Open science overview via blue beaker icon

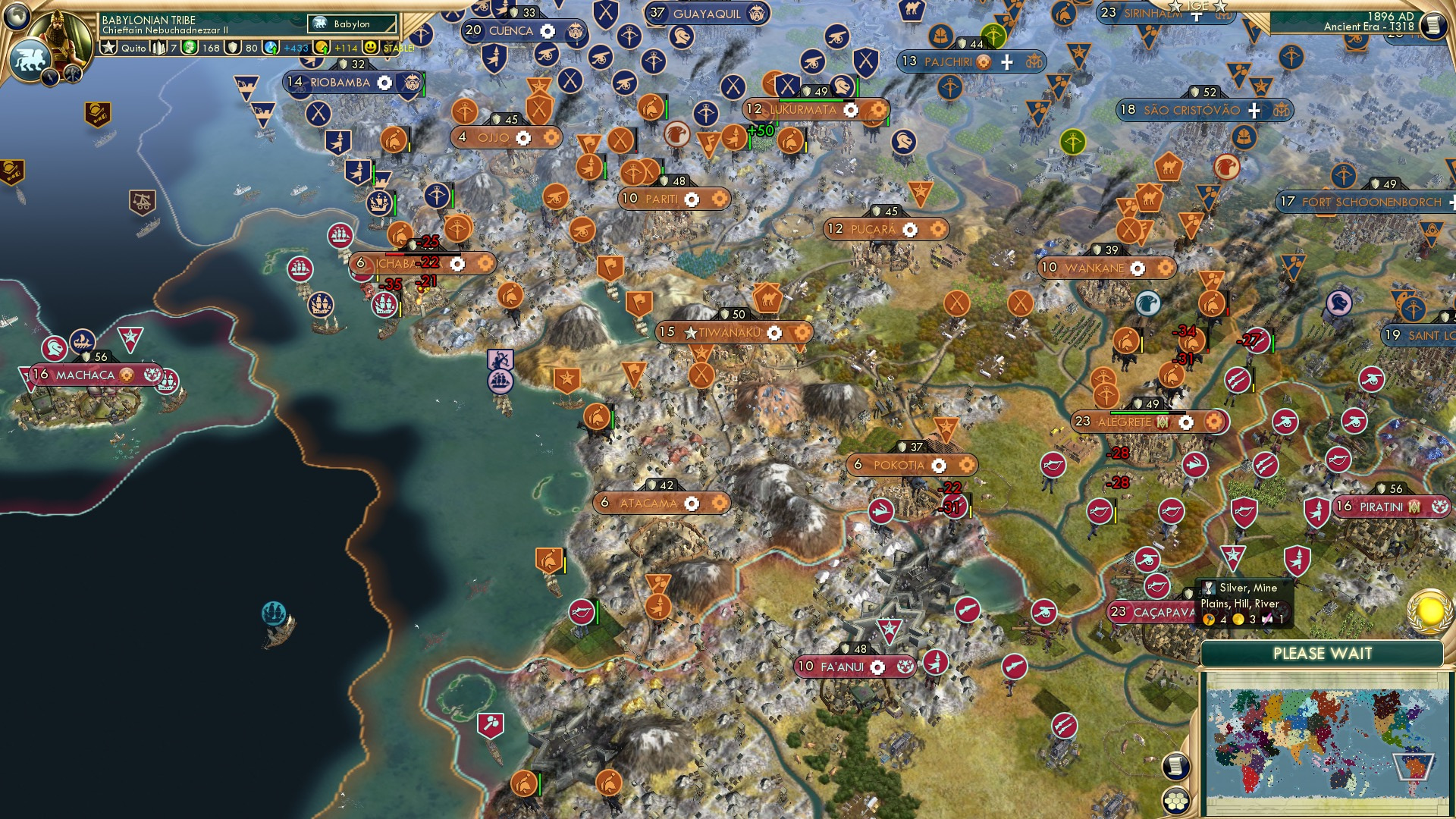(x=270, y=48)
